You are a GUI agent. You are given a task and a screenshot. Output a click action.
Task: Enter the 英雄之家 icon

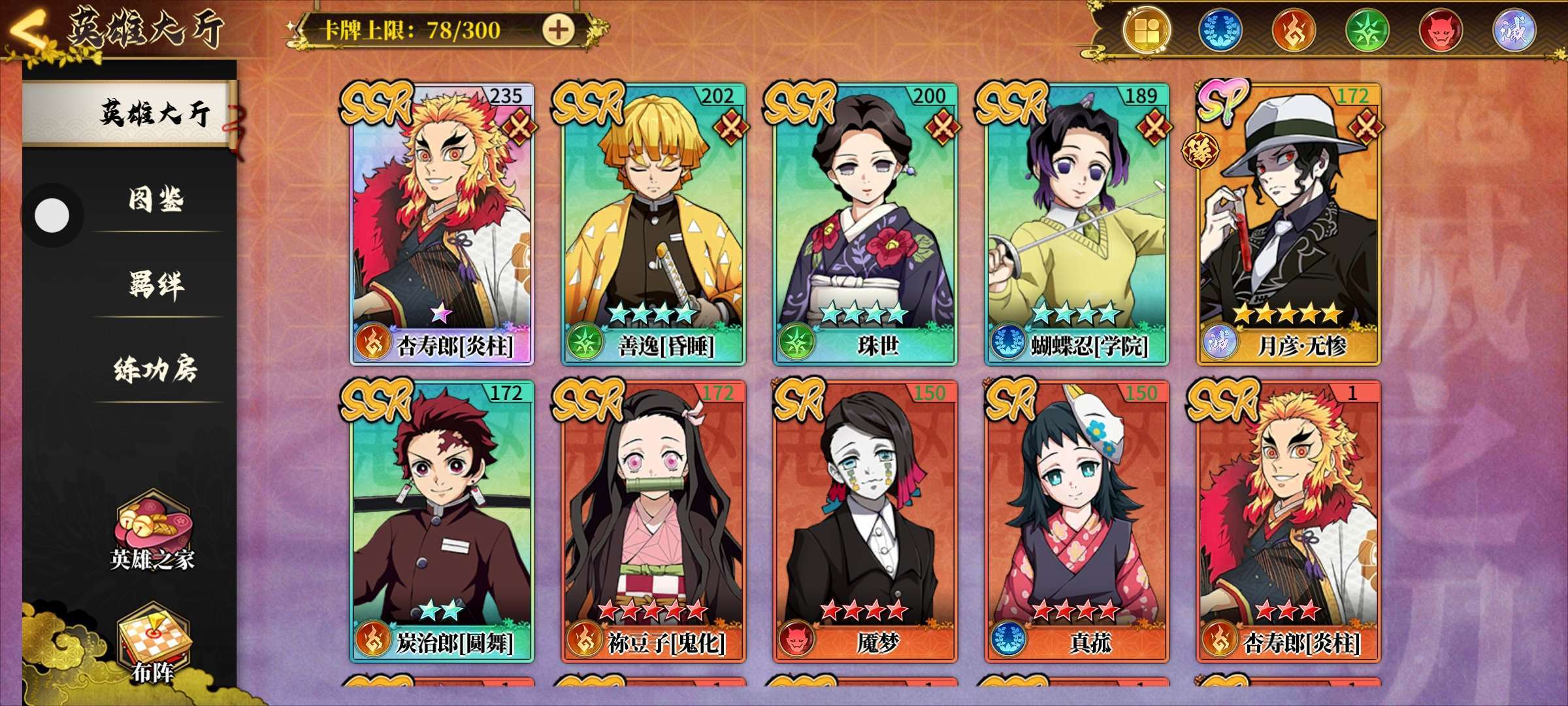point(152,533)
